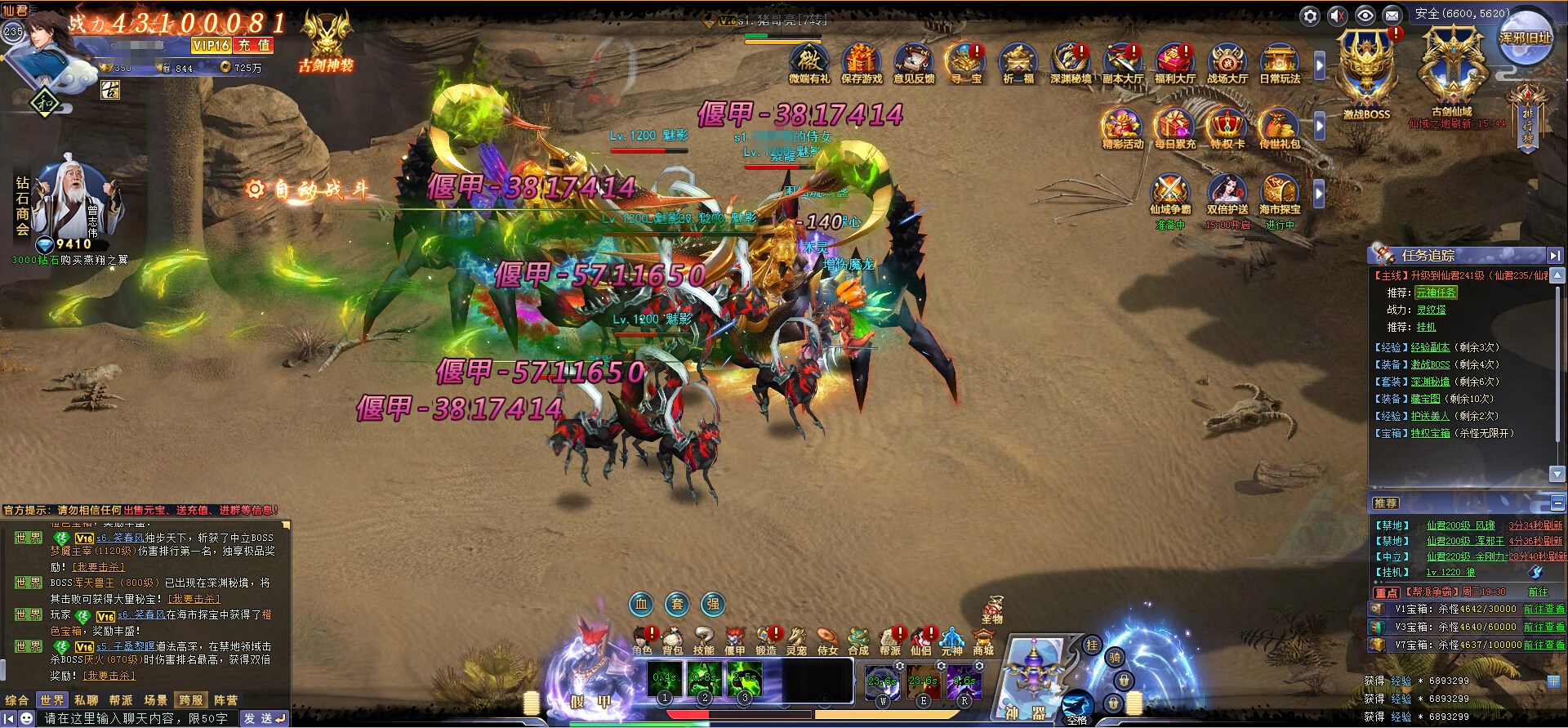Open the 背包 backpack icon
This screenshot has height=728, width=1568.
672,641
